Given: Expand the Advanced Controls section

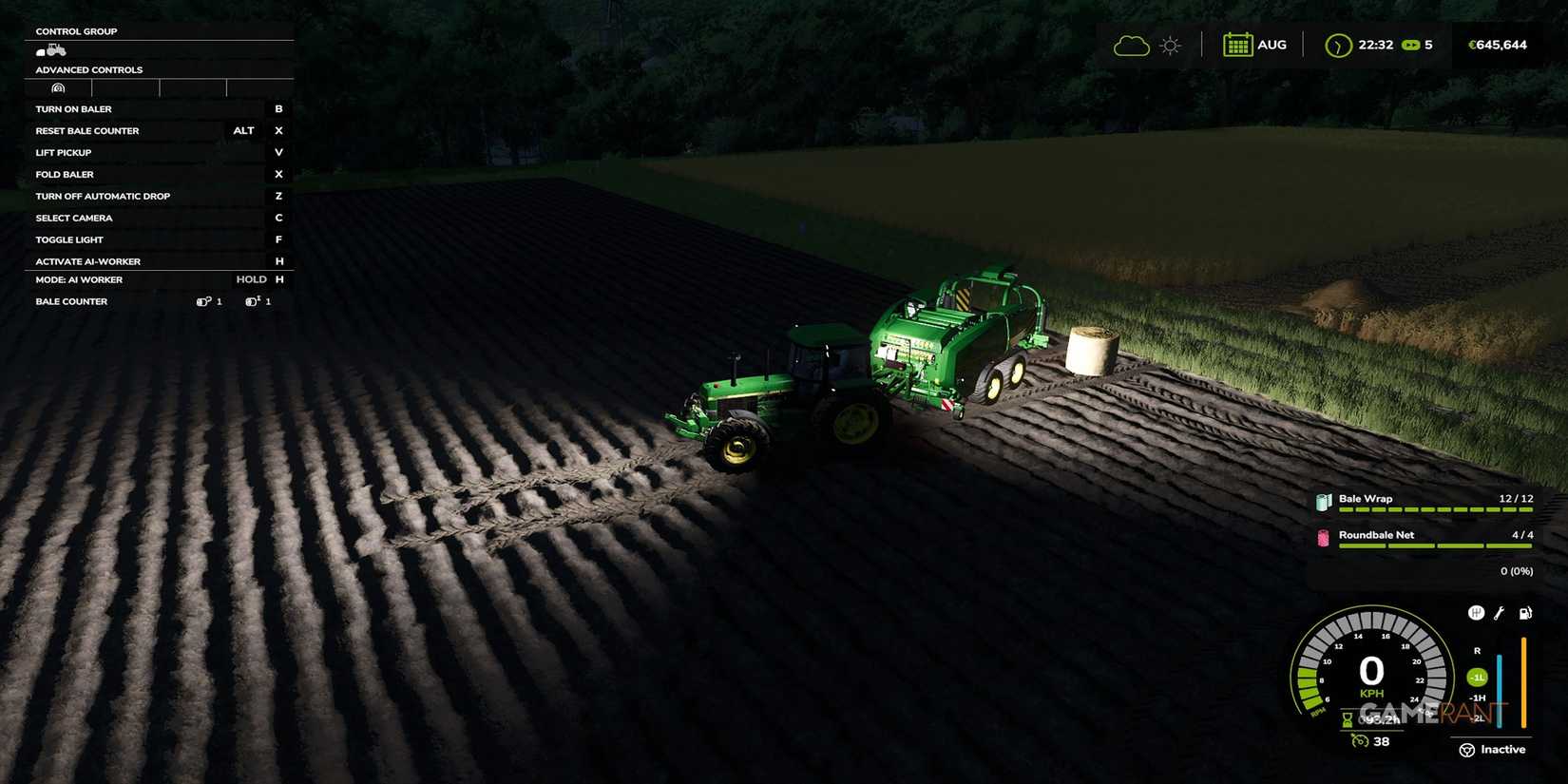Looking at the screenshot, I should click(x=88, y=69).
